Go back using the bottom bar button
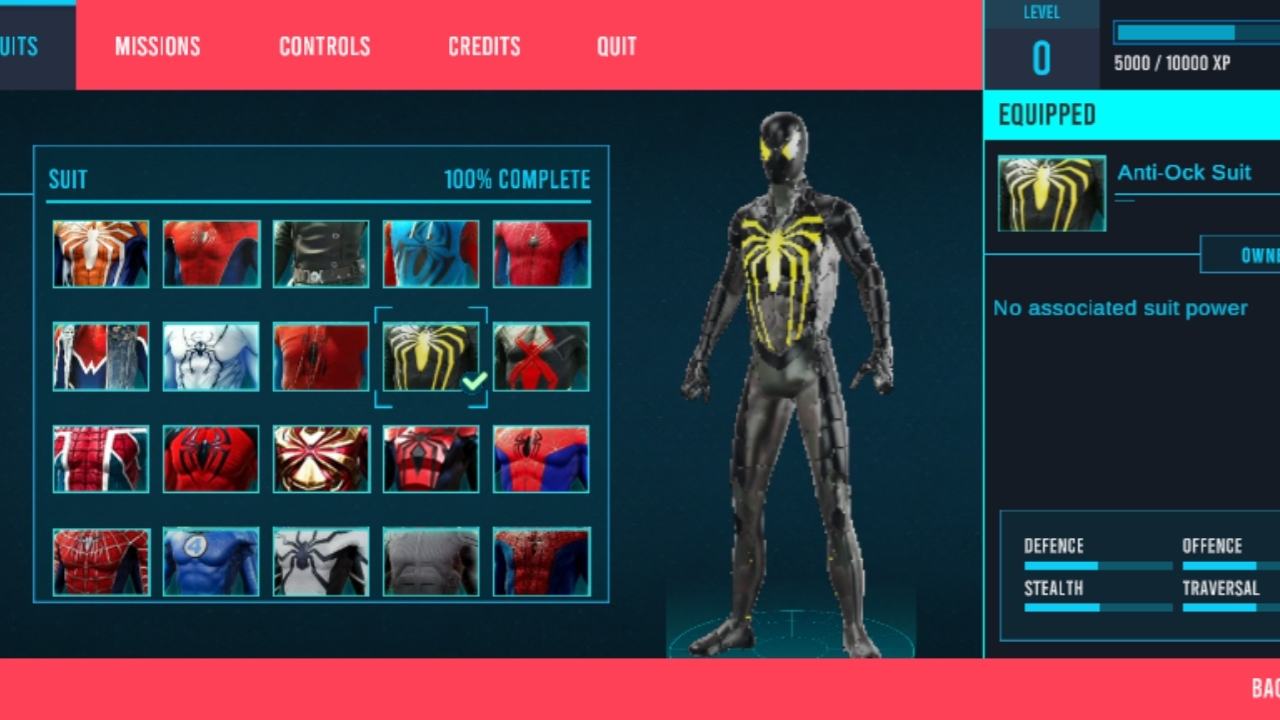 tap(1264, 688)
